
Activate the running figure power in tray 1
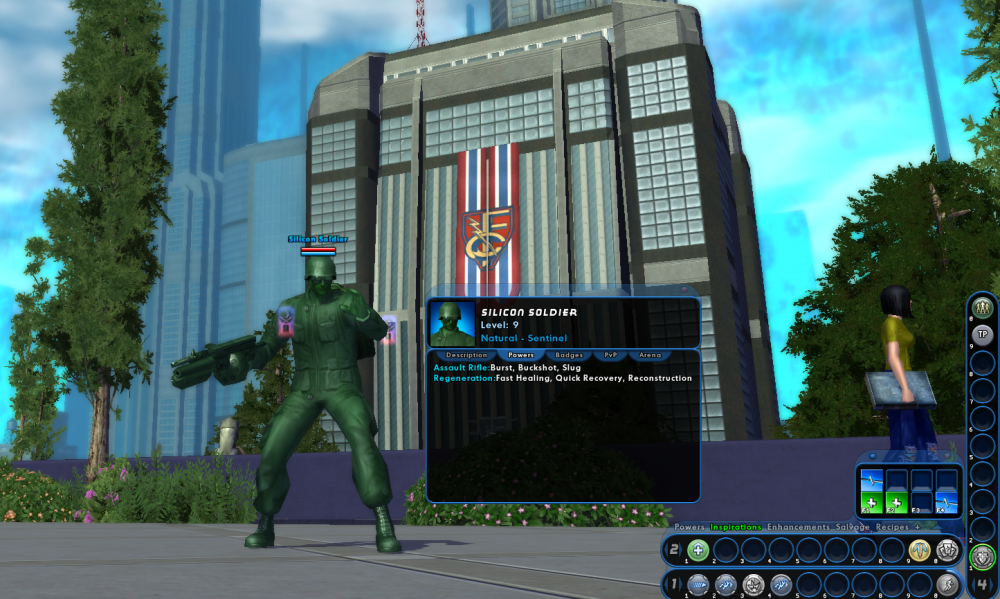[x=947, y=585]
